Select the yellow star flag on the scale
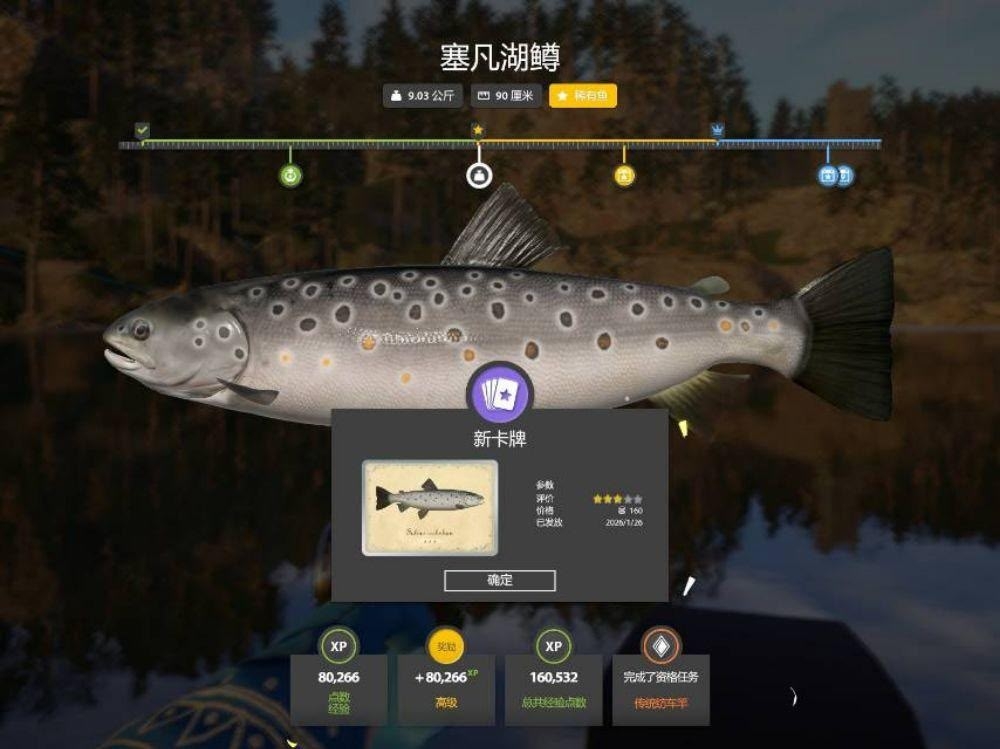Screen dimensions: 1000x749 pos(478,130)
